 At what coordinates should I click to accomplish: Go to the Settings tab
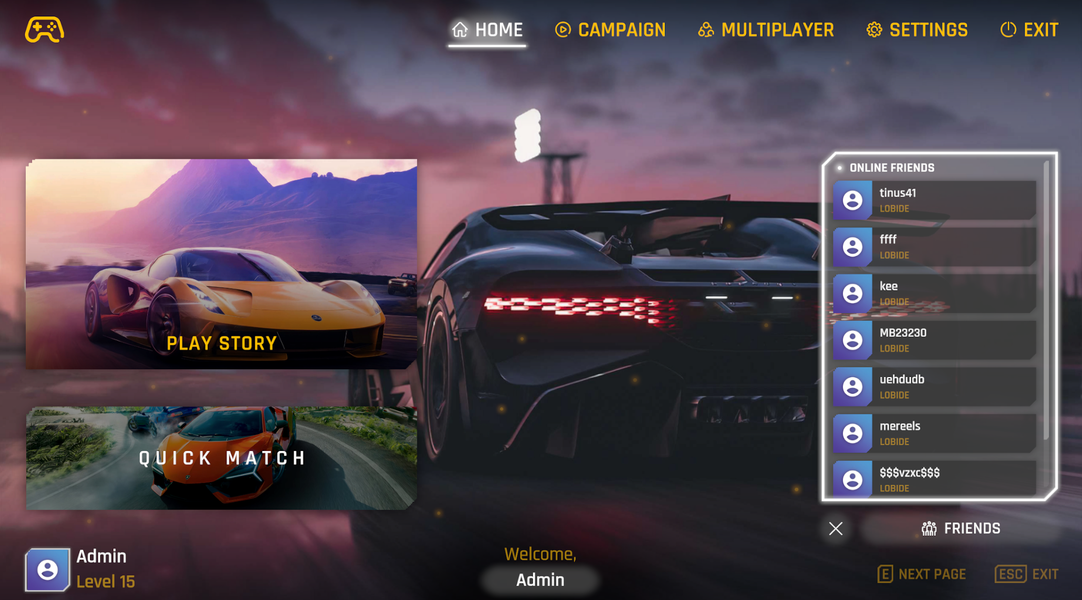(x=917, y=30)
